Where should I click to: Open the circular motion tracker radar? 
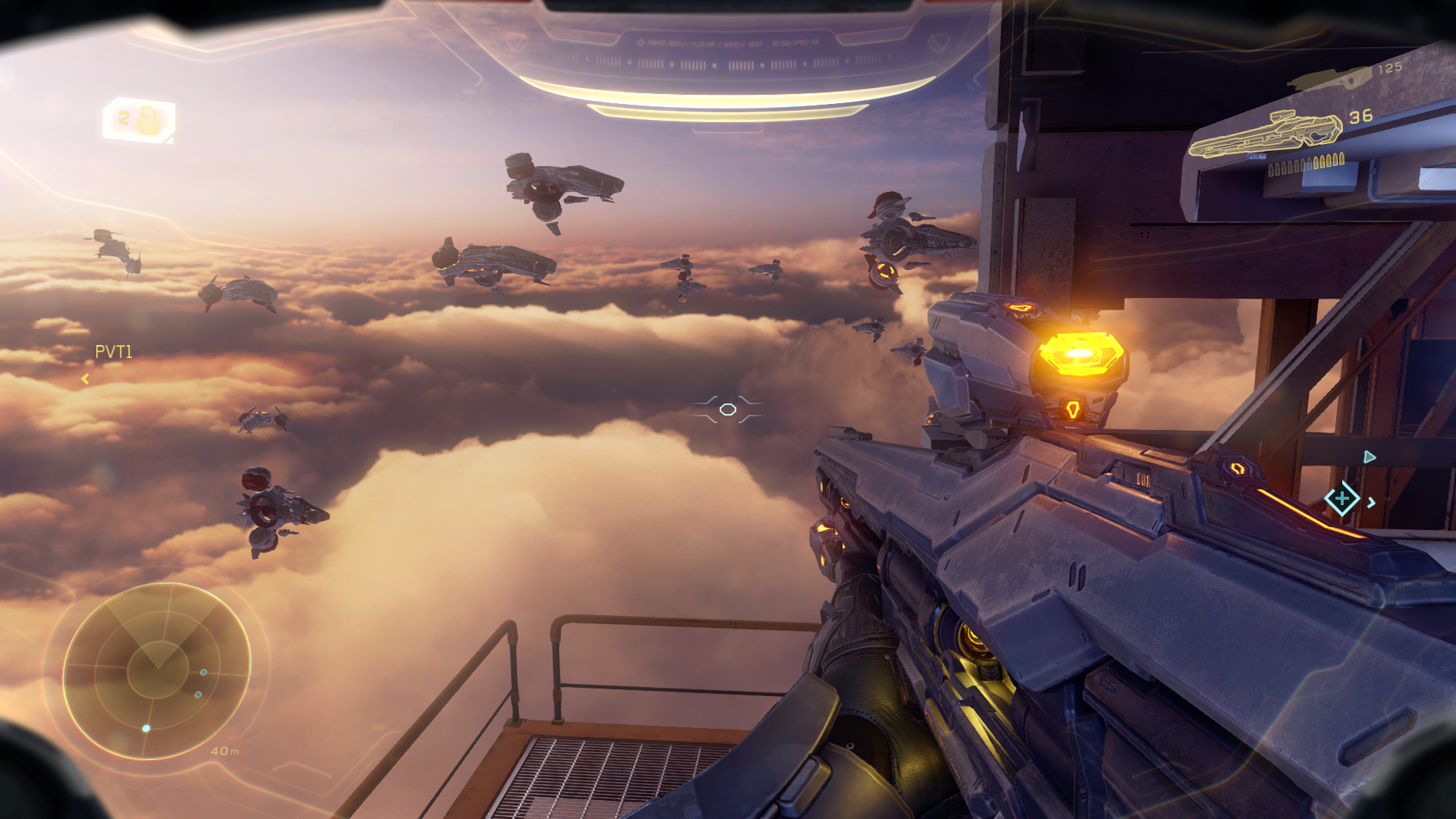tap(156, 671)
